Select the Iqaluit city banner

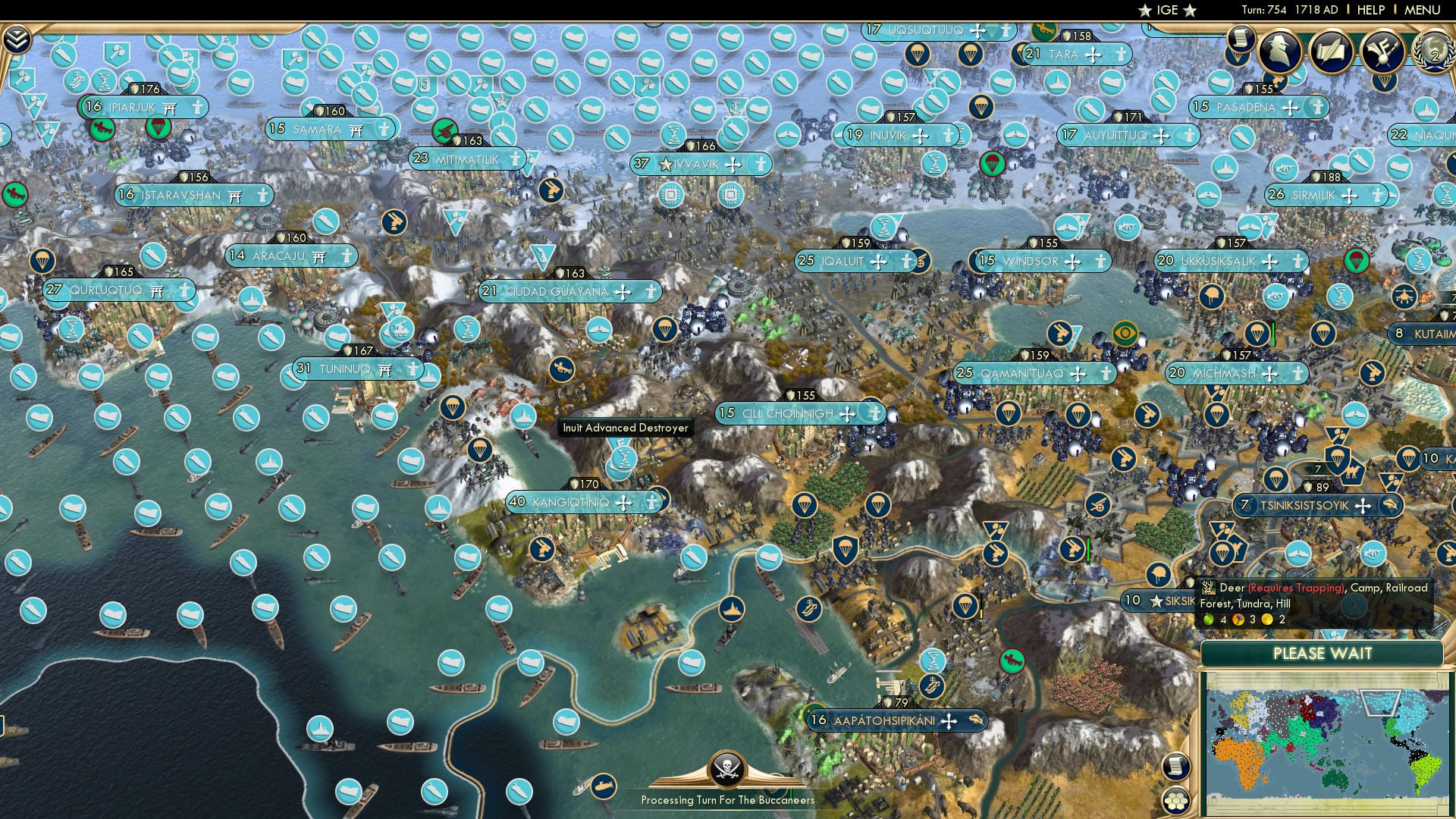[849, 260]
